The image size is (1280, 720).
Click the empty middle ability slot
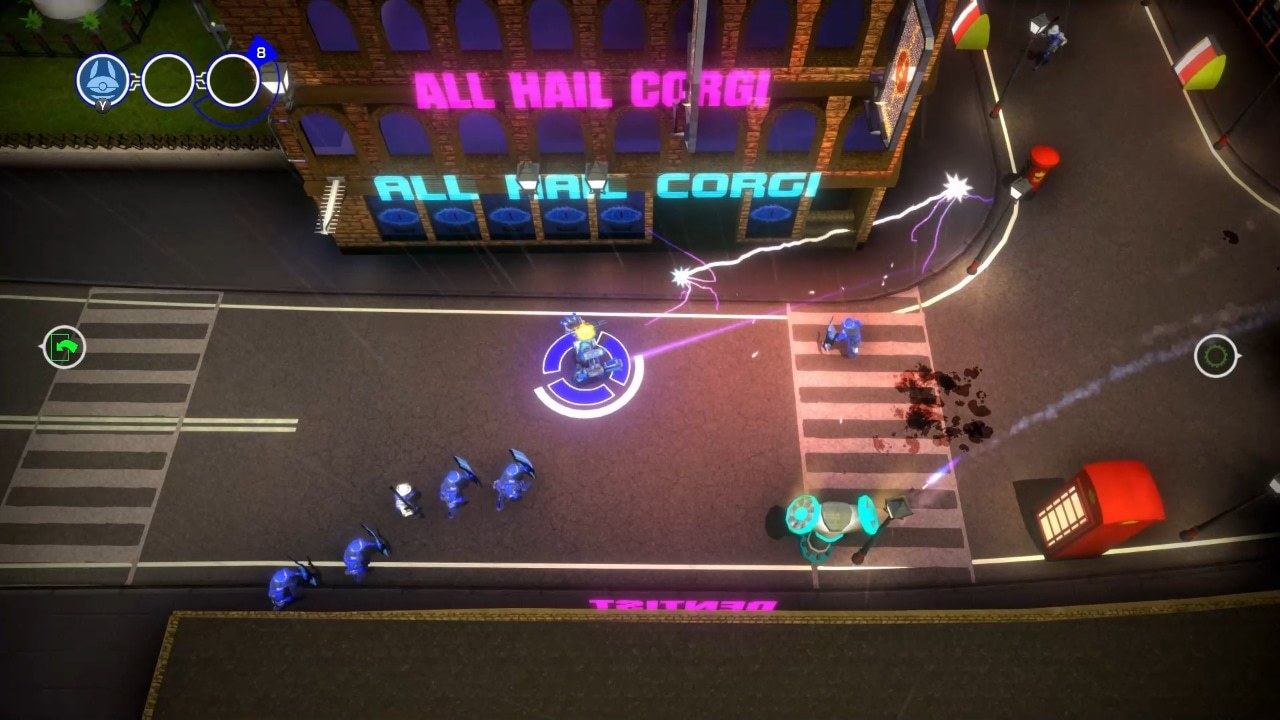[167, 80]
